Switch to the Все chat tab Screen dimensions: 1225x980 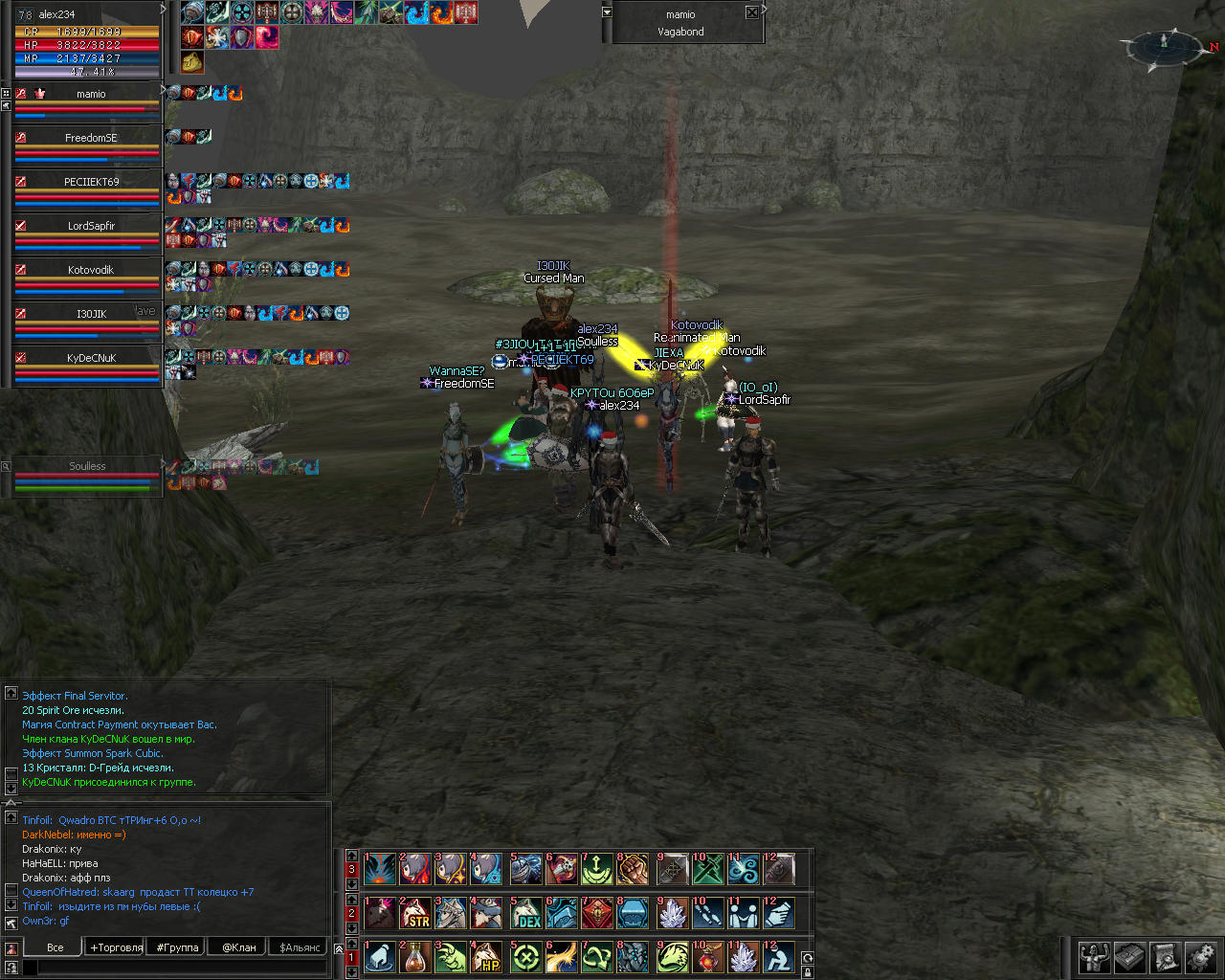(x=56, y=947)
